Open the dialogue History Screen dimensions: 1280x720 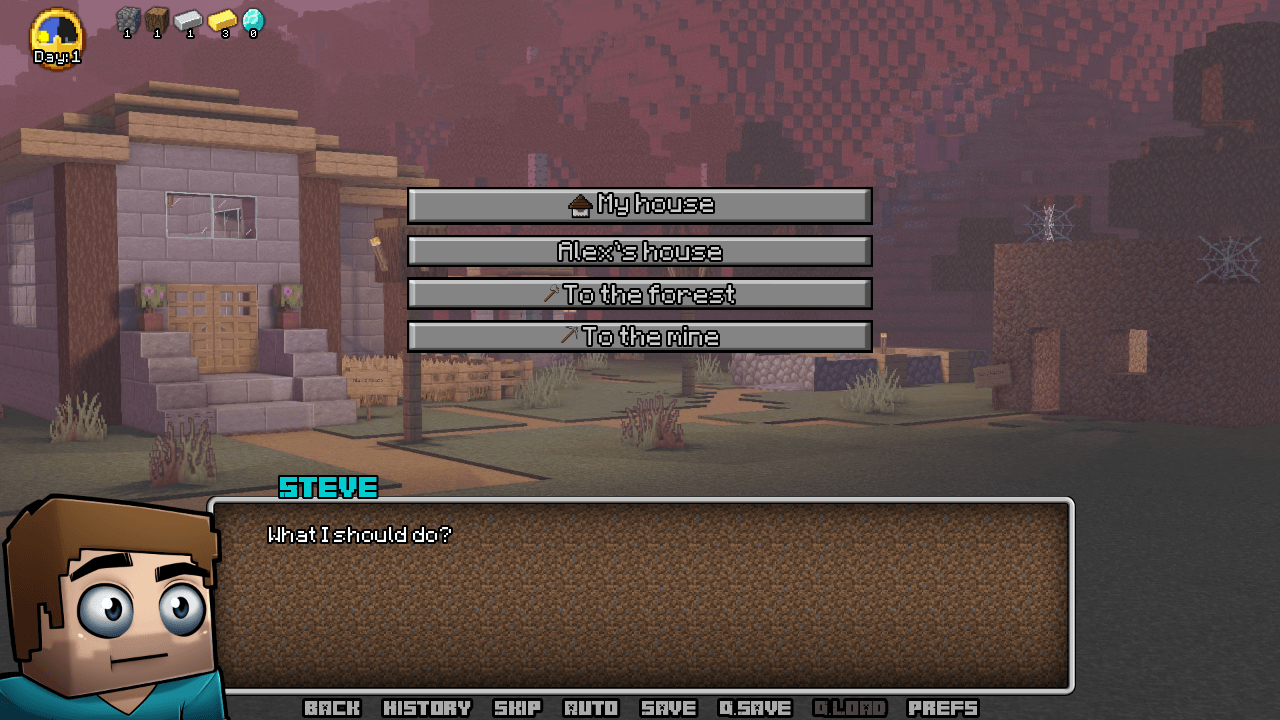tap(427, 708)
